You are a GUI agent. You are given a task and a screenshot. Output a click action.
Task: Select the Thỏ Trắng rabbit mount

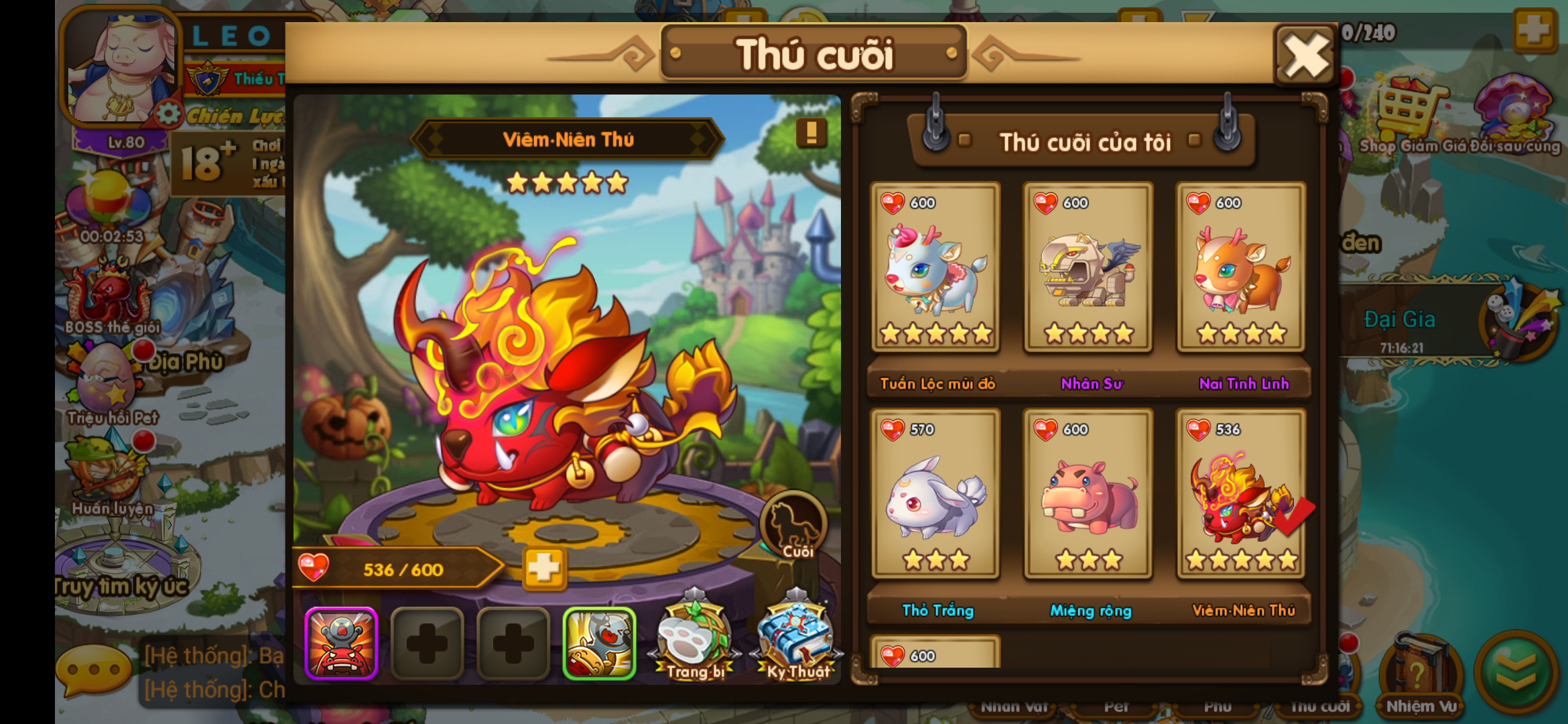pos(935,493)
